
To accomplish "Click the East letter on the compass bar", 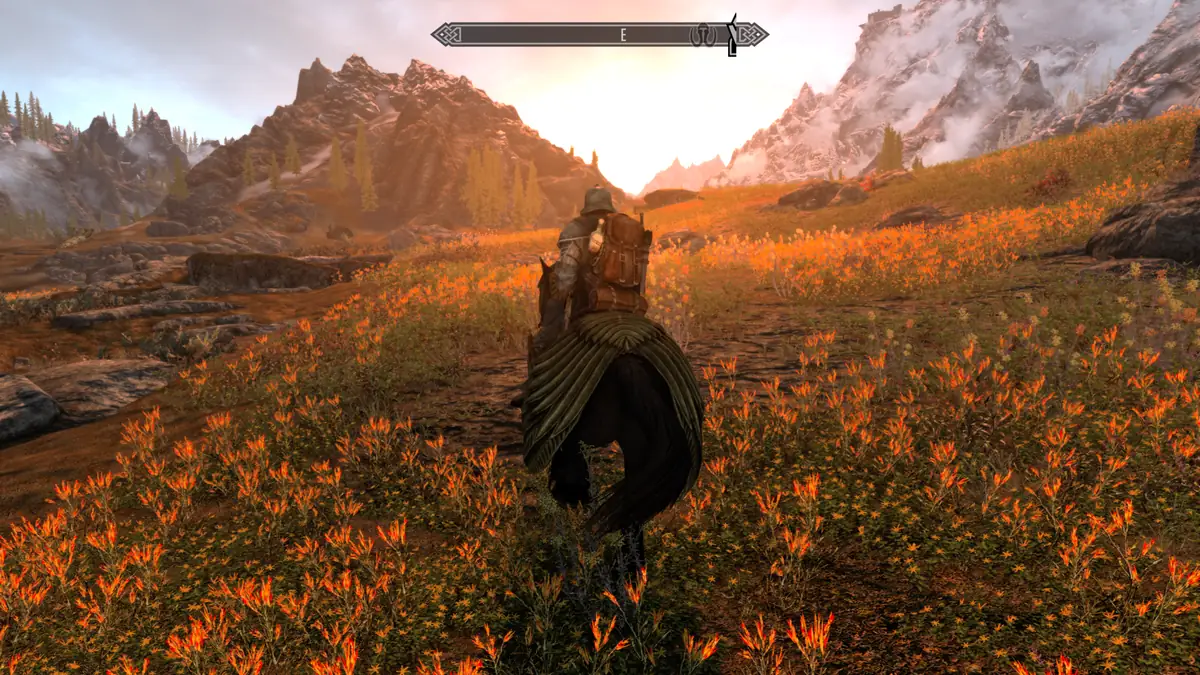I will pyautogui.click(x=623, y=35).
